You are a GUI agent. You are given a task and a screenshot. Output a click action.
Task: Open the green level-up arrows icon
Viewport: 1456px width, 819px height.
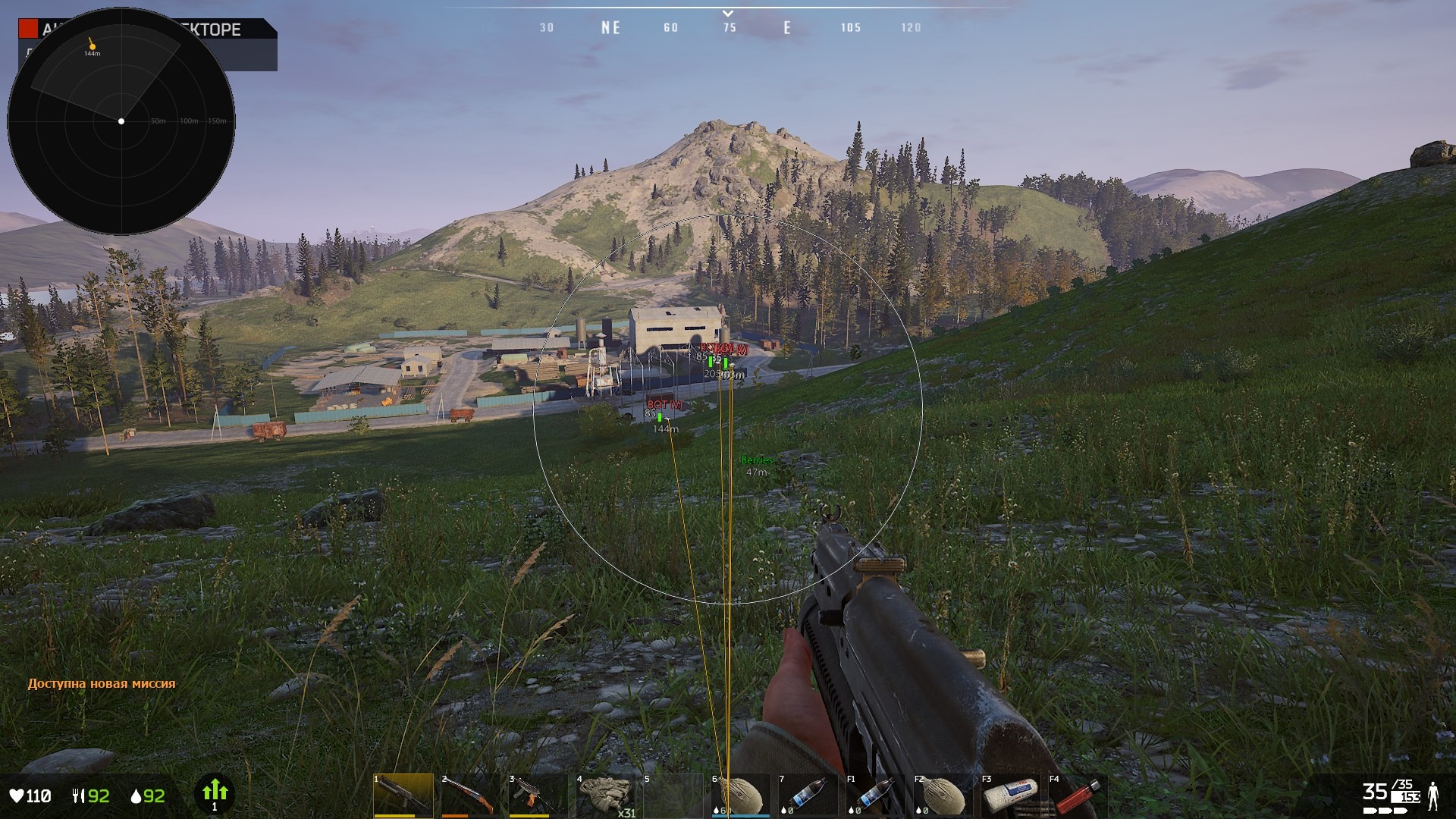coord(215,793)
